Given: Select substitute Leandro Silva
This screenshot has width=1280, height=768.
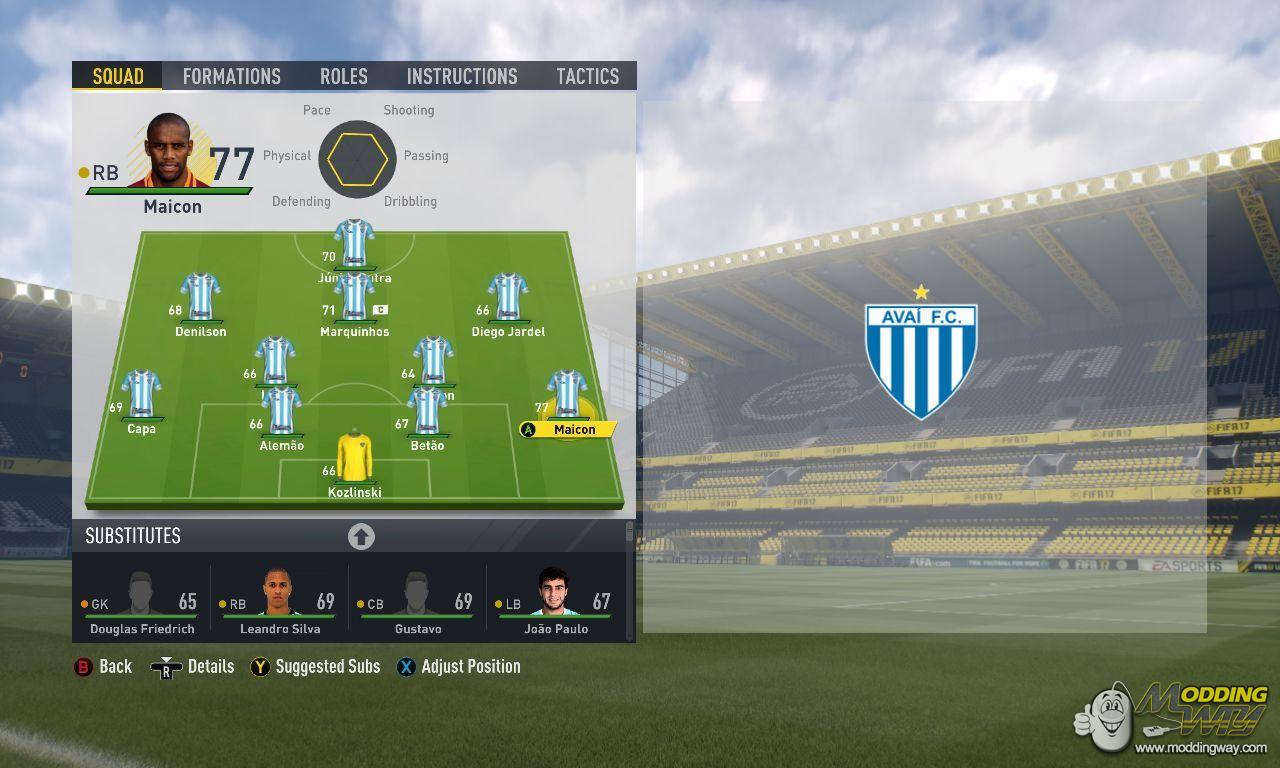Looking at the screenshot, I should 279,601.
